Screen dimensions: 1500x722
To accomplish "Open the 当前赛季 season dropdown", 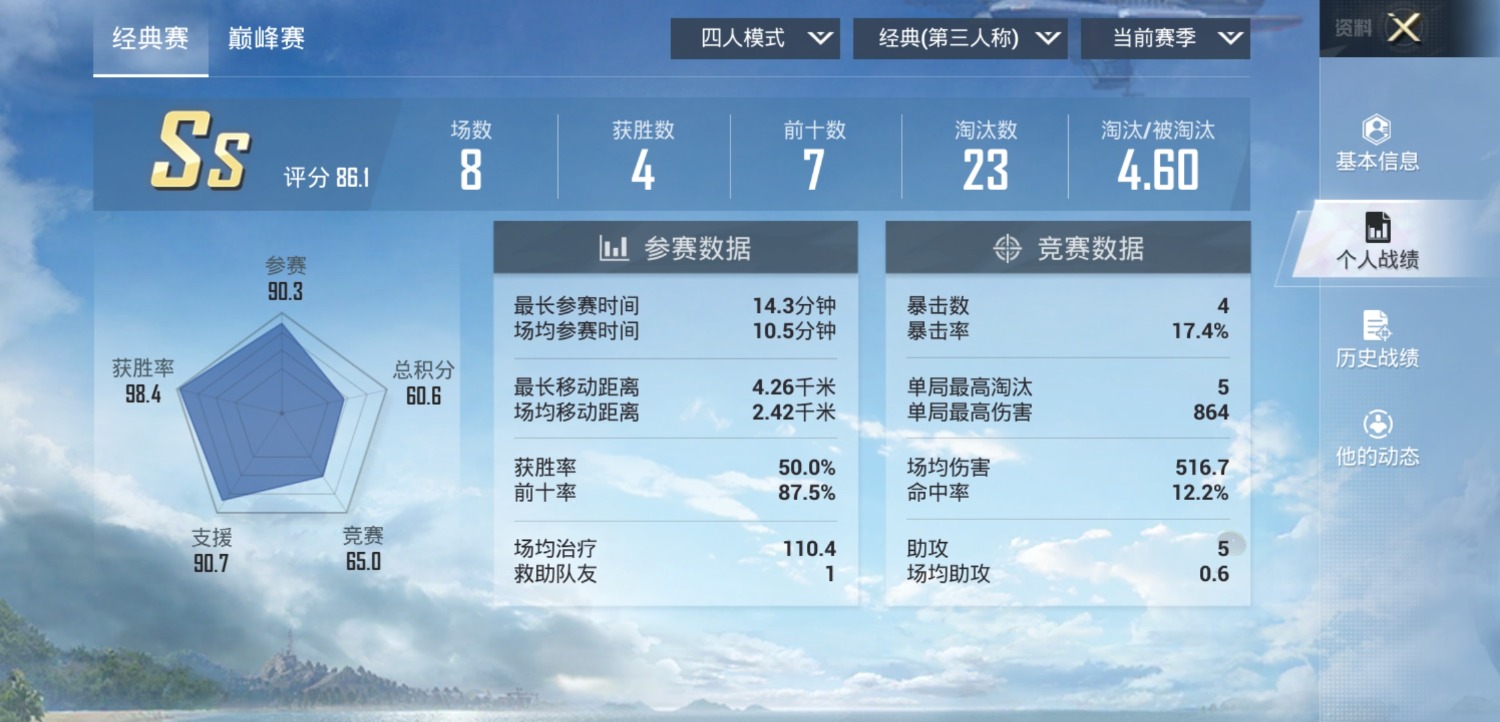I will point(1165,39).
